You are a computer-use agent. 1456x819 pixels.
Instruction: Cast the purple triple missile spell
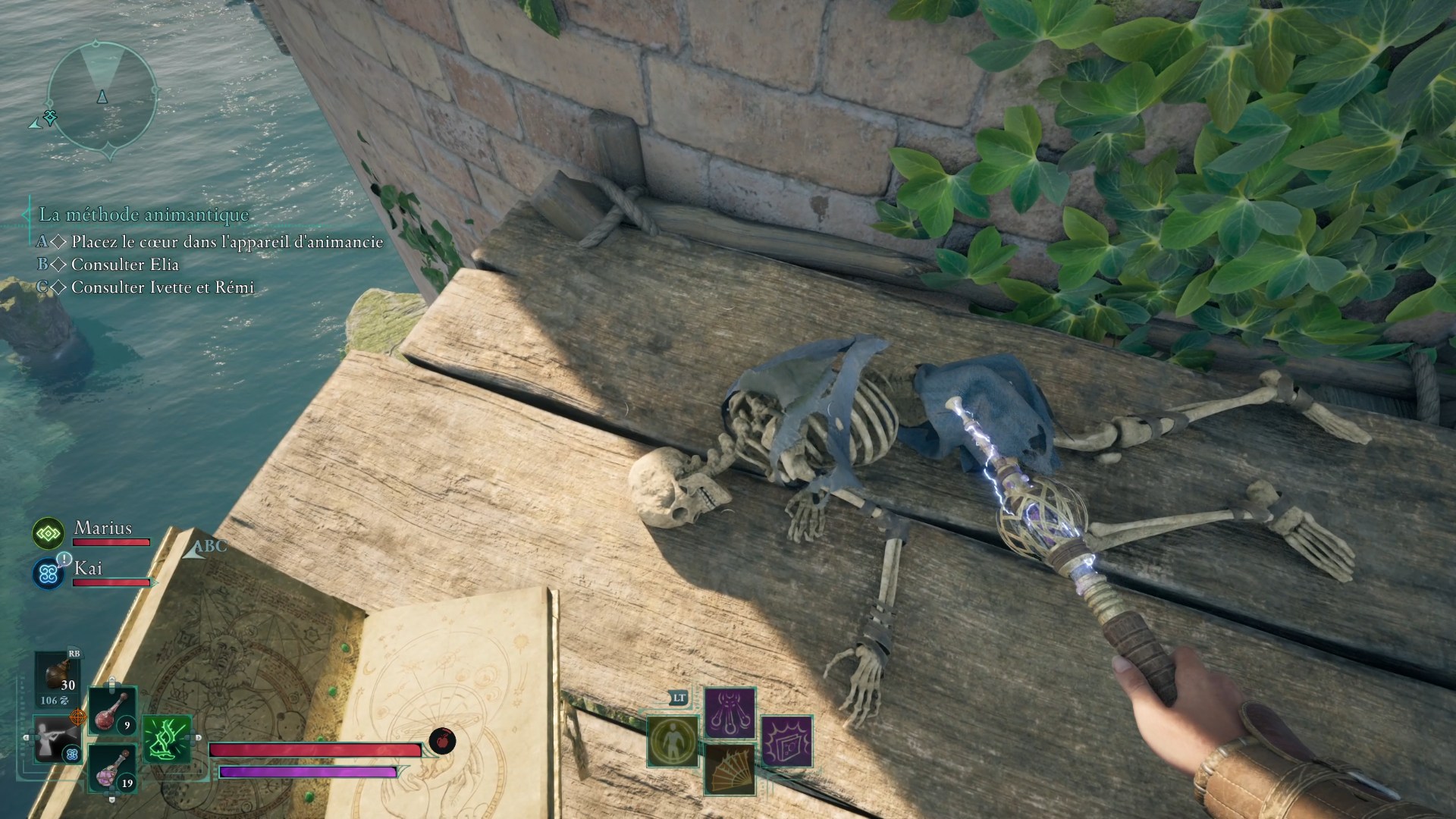[730, 713]
